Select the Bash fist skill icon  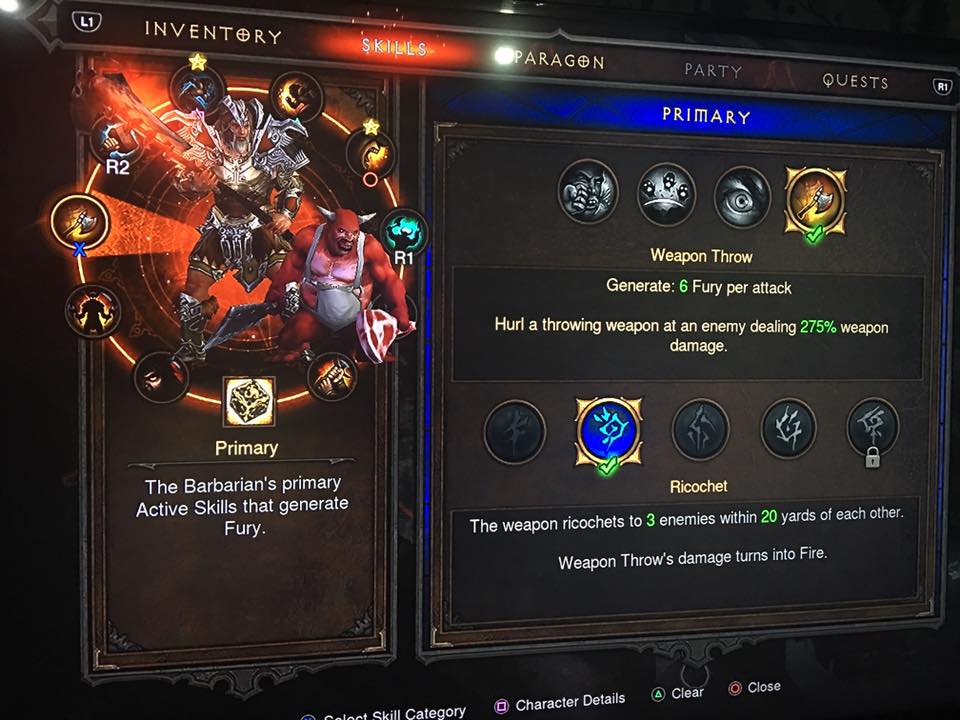pyautogui.click(x=588, y=191)
